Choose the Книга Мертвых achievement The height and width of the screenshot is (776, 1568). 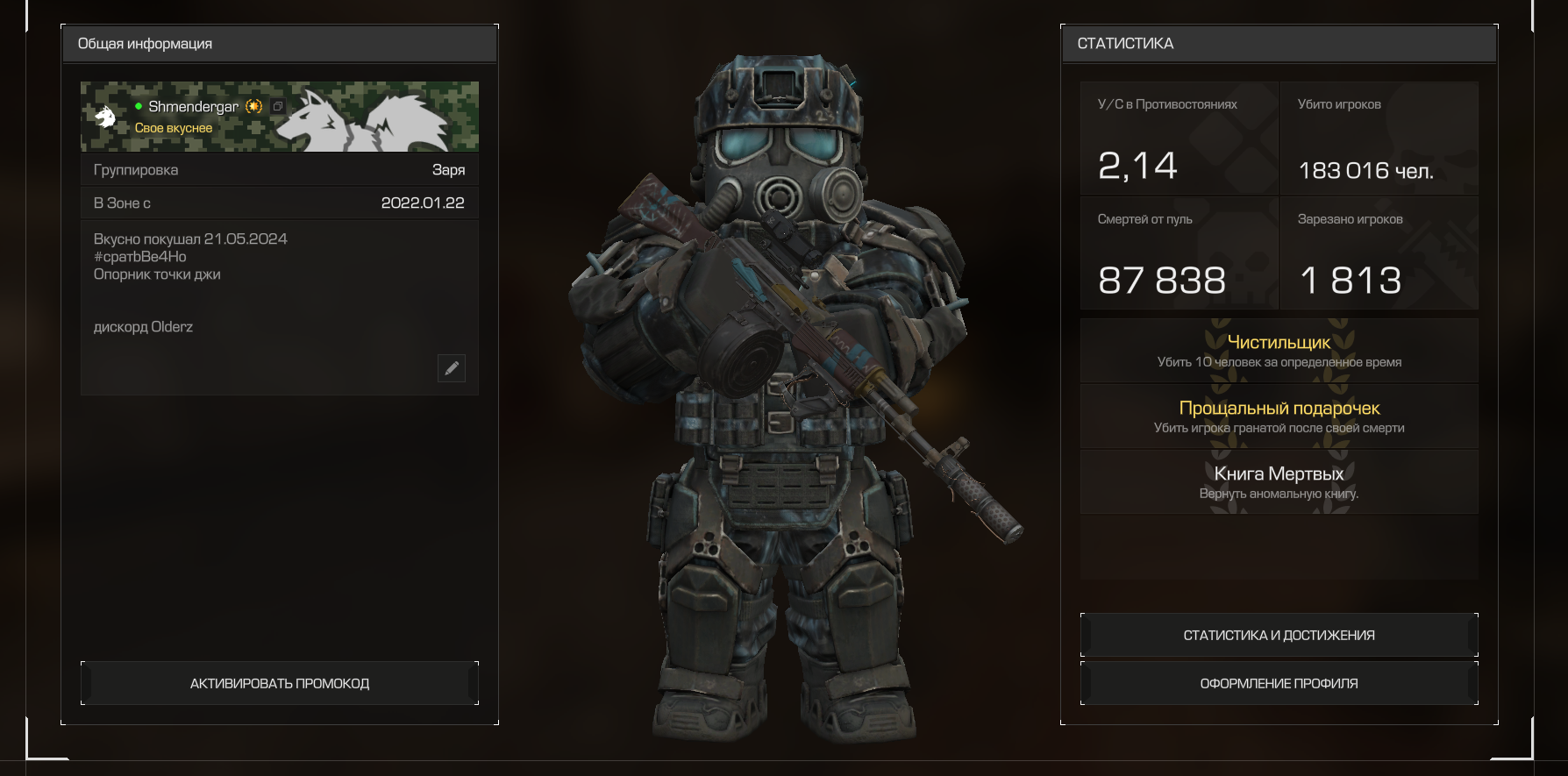point(1279,482)
